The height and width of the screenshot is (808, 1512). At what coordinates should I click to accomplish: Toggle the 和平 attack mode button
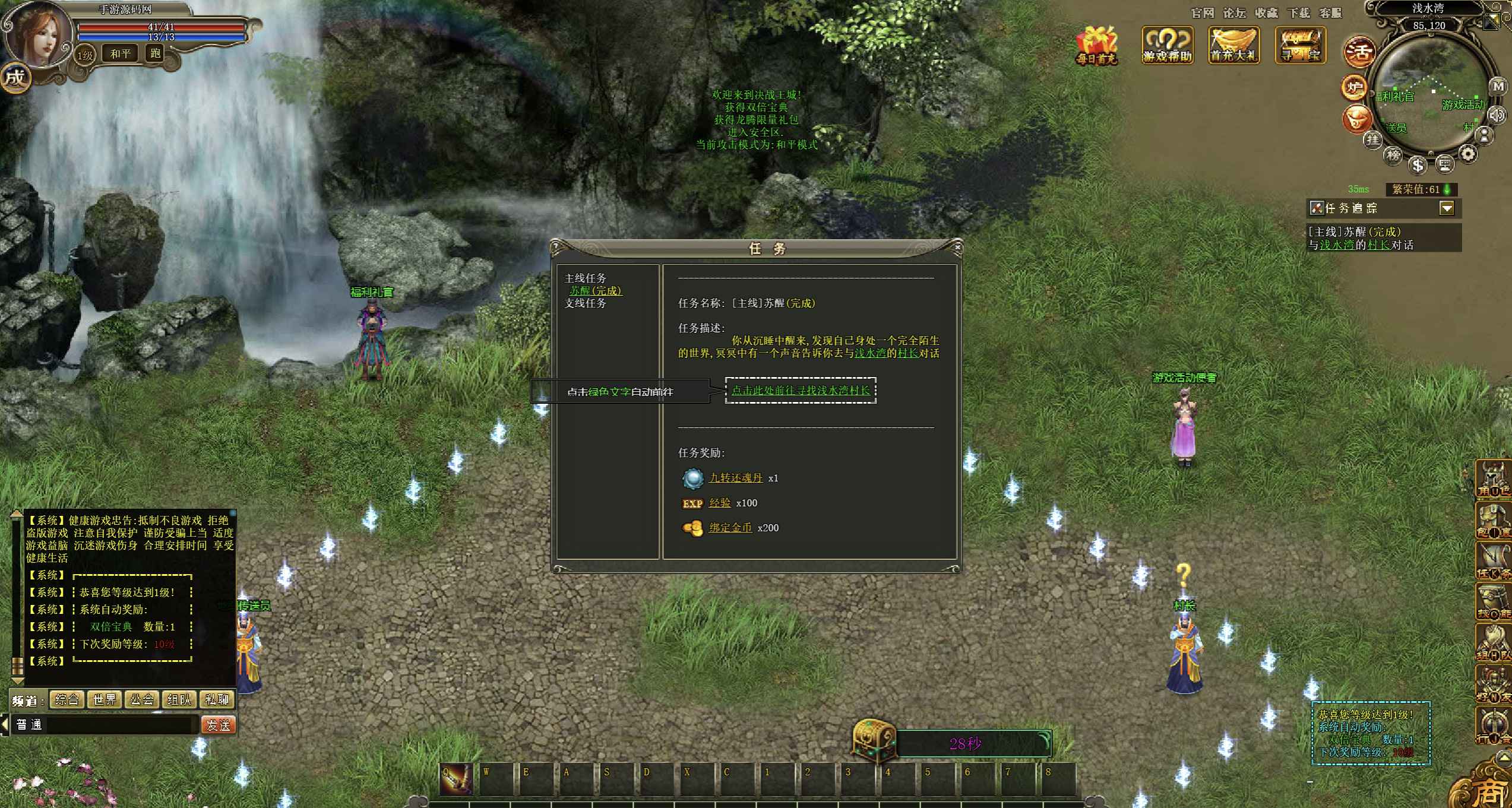point(120,54)
